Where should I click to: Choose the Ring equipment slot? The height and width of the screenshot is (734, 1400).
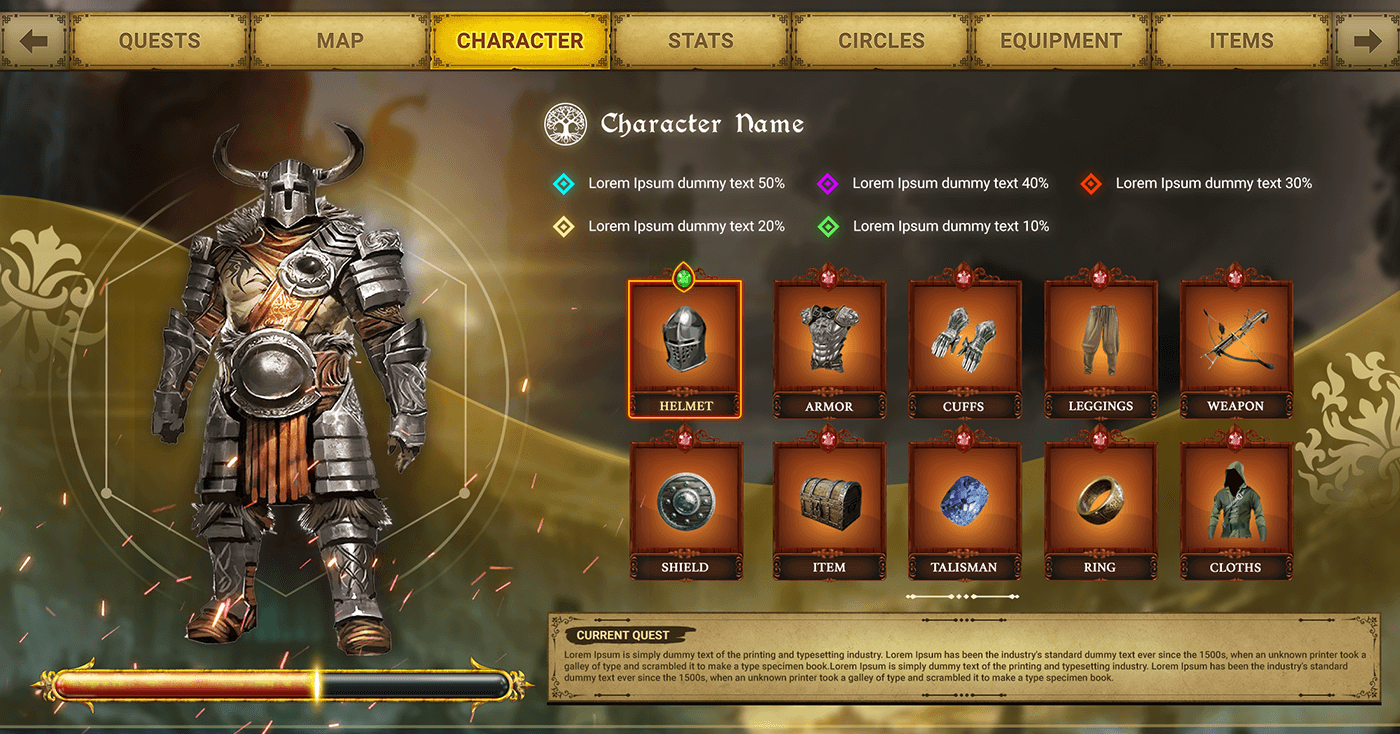coord(1100,504)
